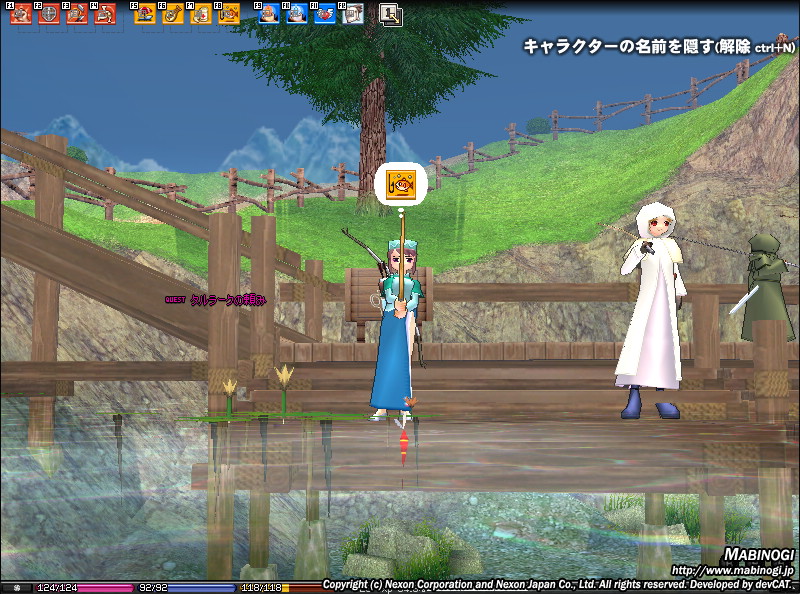Use the orange lute instrument skill

pos(173,14)
